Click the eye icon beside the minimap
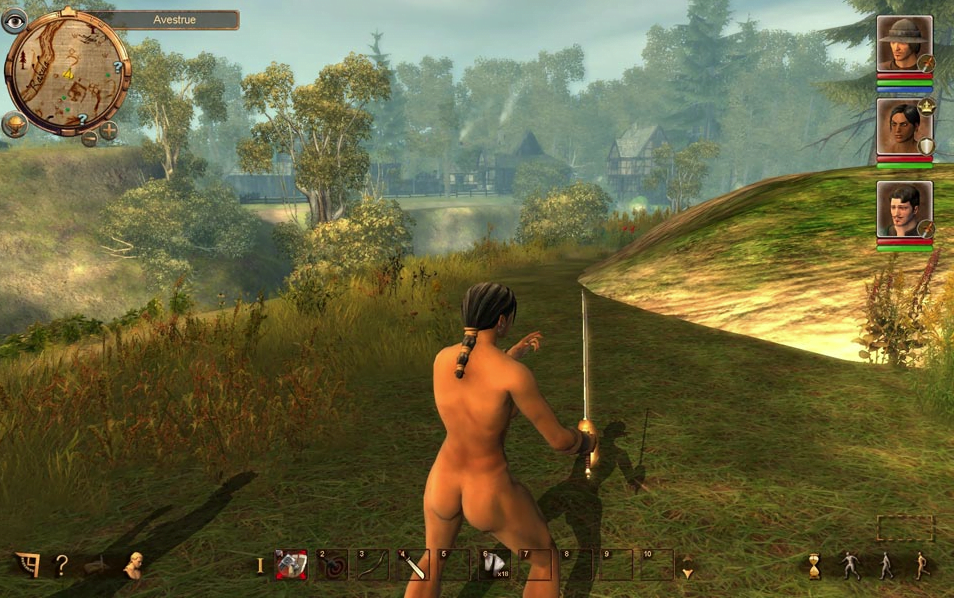958x605 pixels. pyautogui.click(x=14, y=20)
